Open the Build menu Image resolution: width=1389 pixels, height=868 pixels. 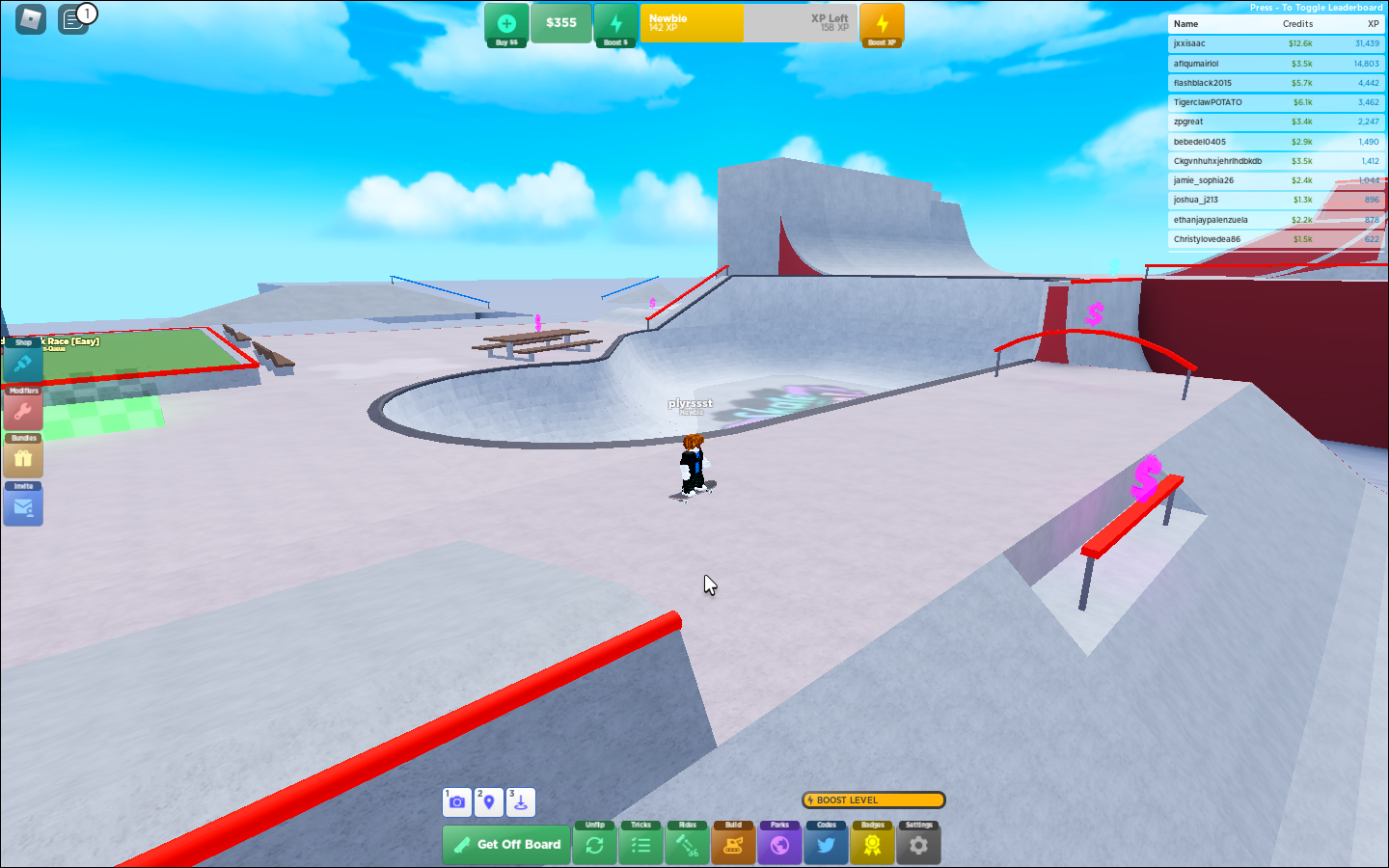coord(733,843)
